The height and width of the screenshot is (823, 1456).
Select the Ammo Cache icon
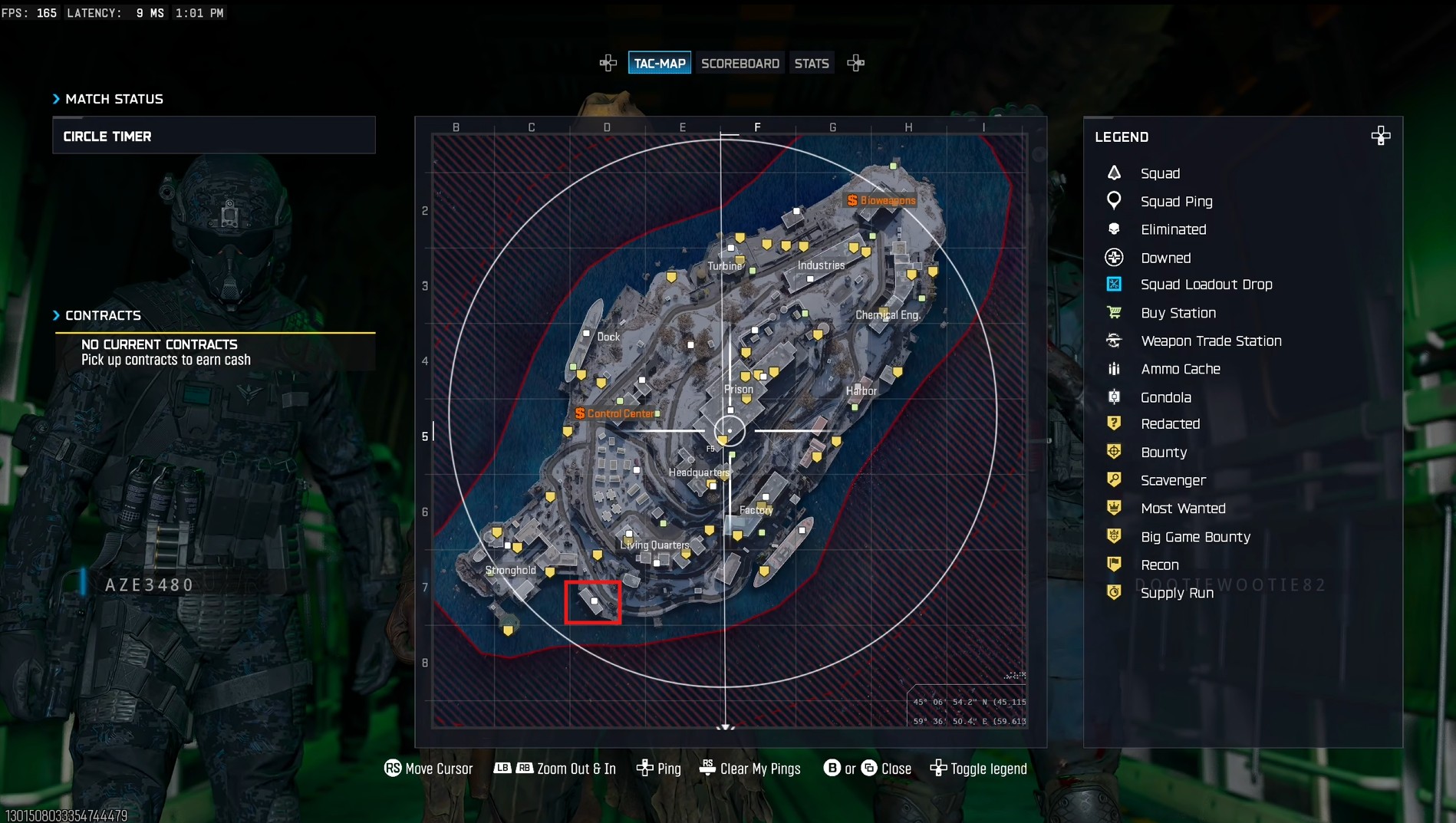[1114, 368]
